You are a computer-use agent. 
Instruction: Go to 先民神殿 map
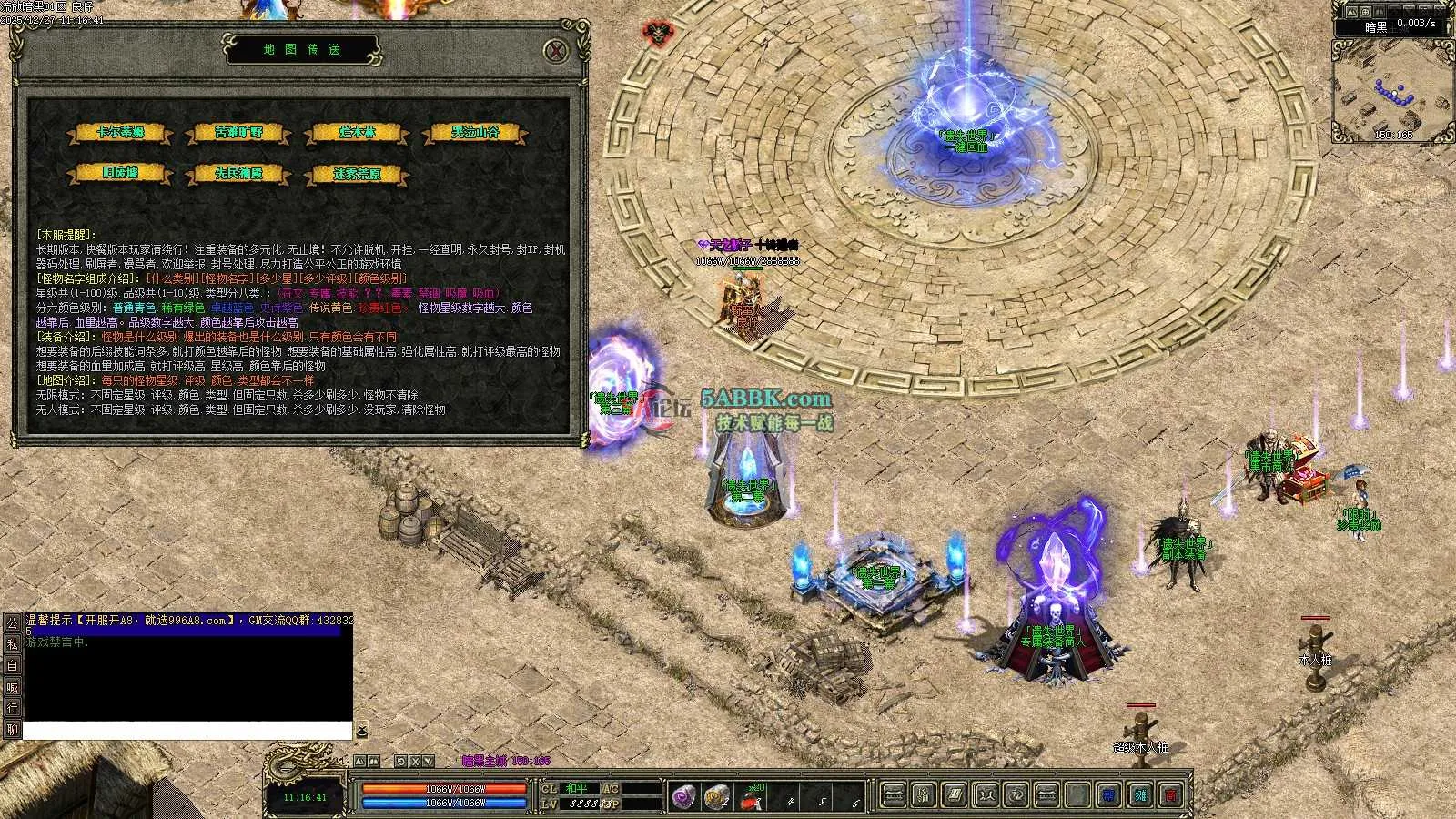238,173
